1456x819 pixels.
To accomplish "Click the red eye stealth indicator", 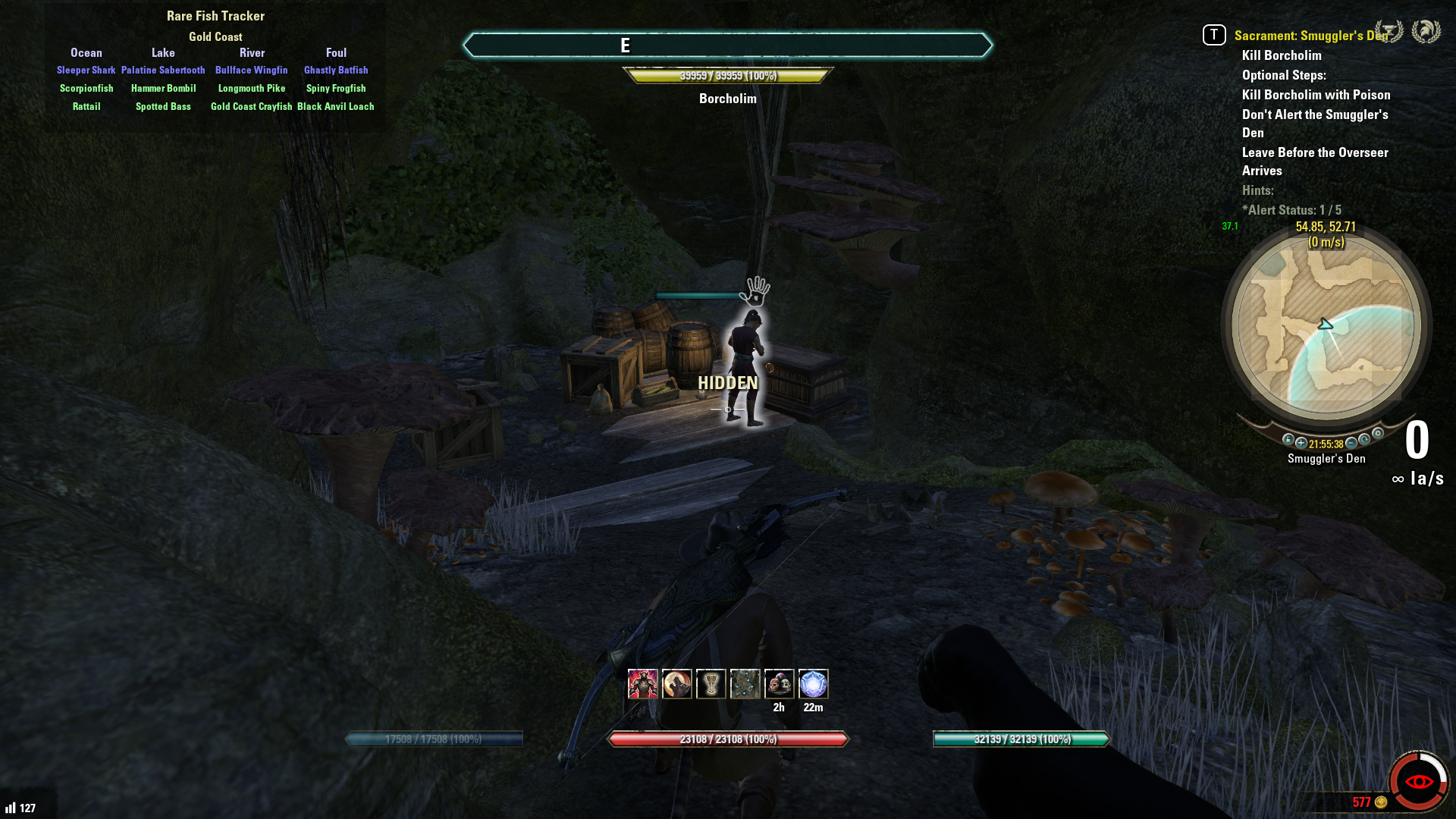I will click(1418, 782).
